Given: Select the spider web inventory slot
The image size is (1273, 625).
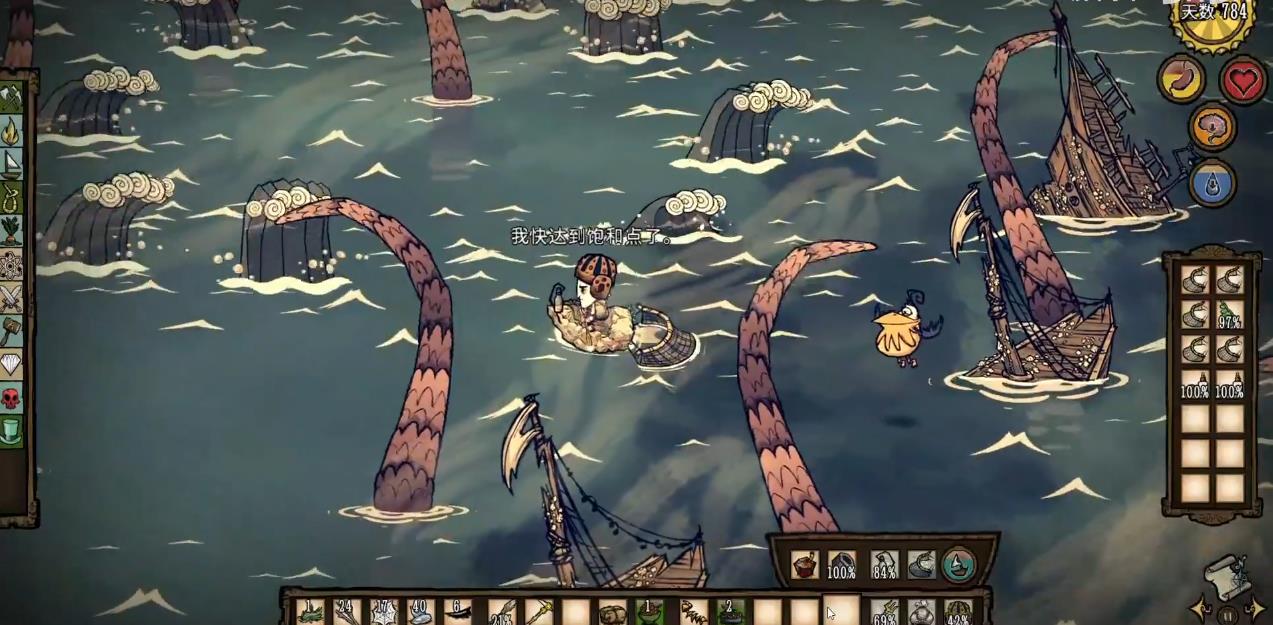Looking at the screenshot, I should pyautogui.click(x=384, y=612).
